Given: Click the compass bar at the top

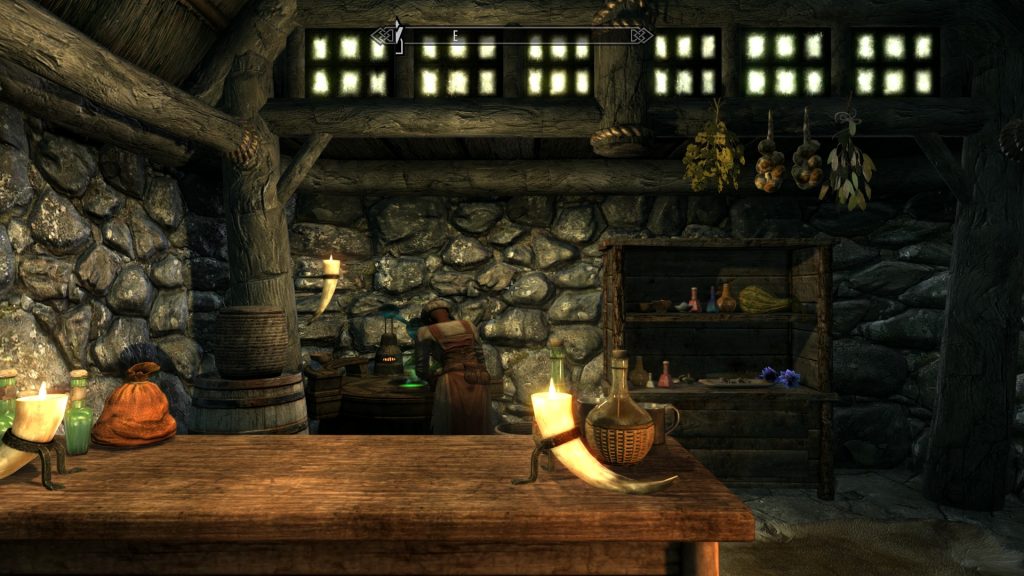Looking at the screenshot, I should click(512, 37).
